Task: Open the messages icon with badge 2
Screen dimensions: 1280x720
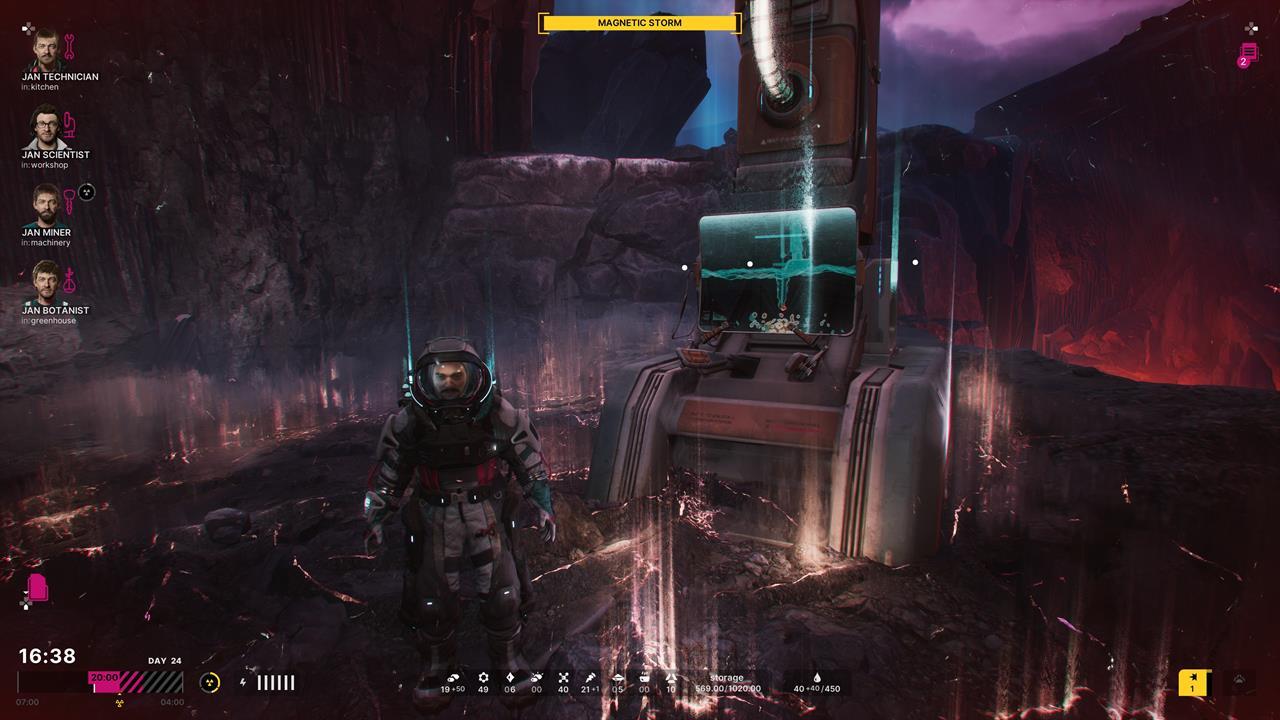Action: click(1248, 53)
